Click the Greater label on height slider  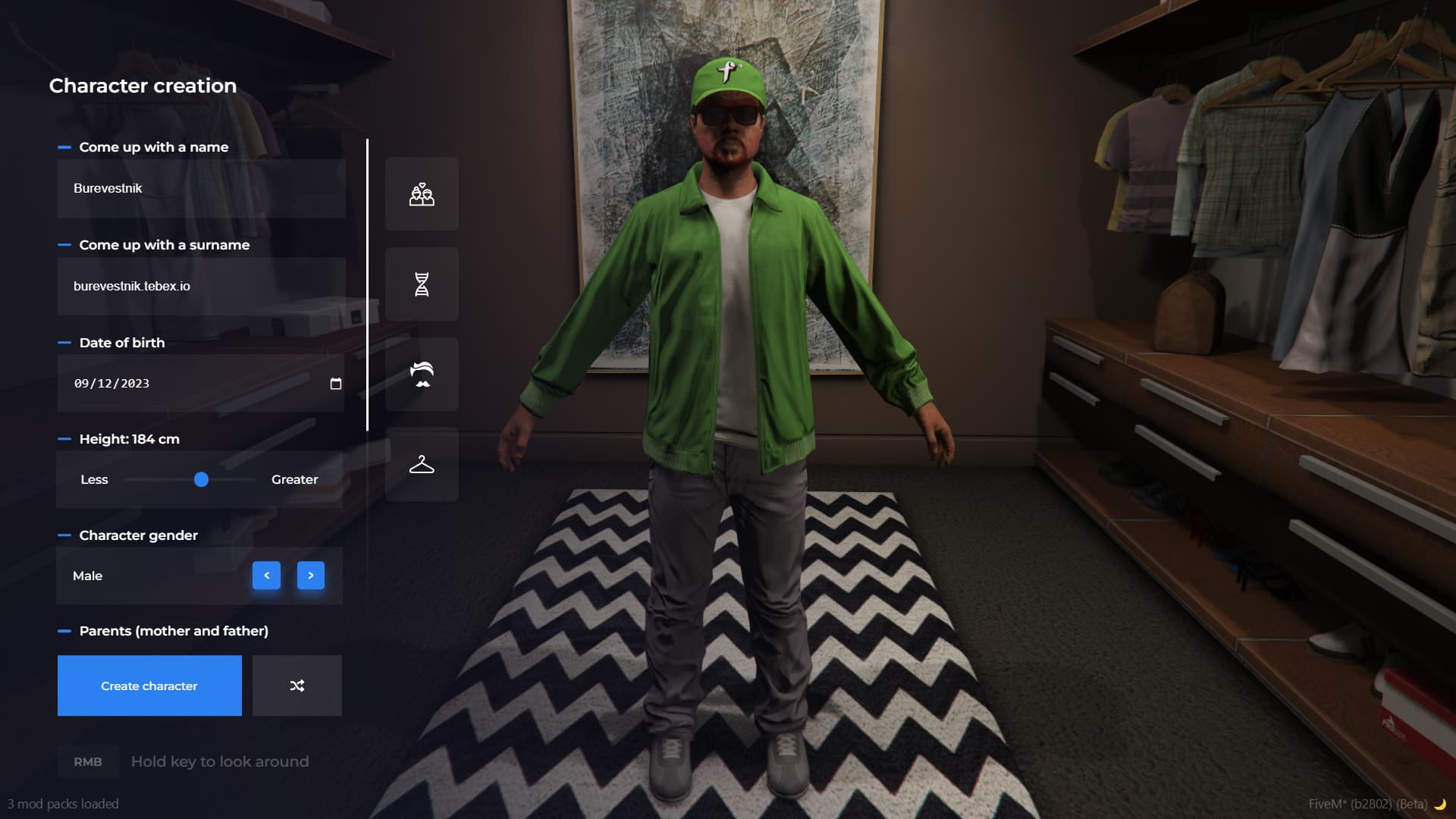tap(295, 479)
